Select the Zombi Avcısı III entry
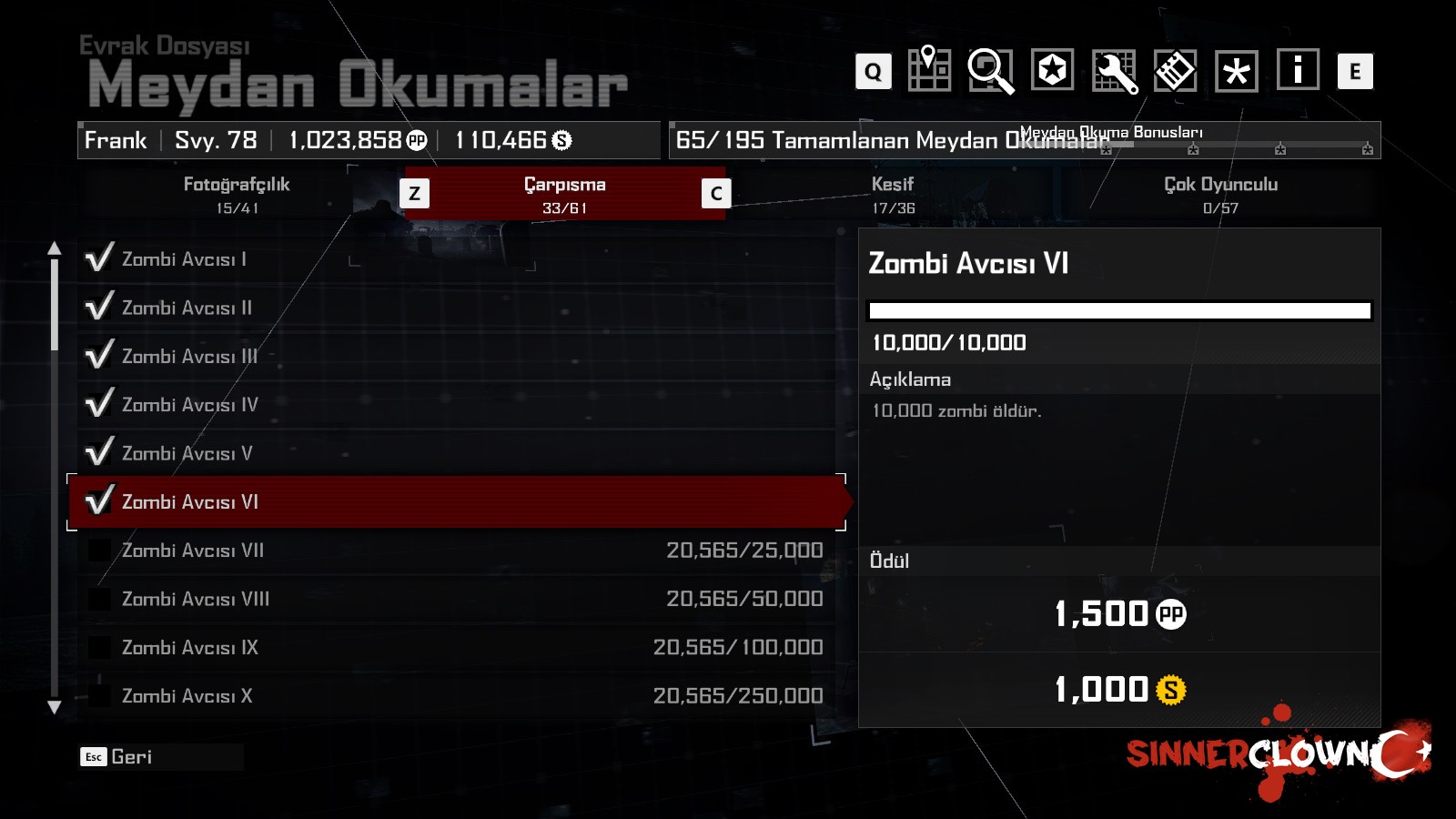 (x=455, y=356)
